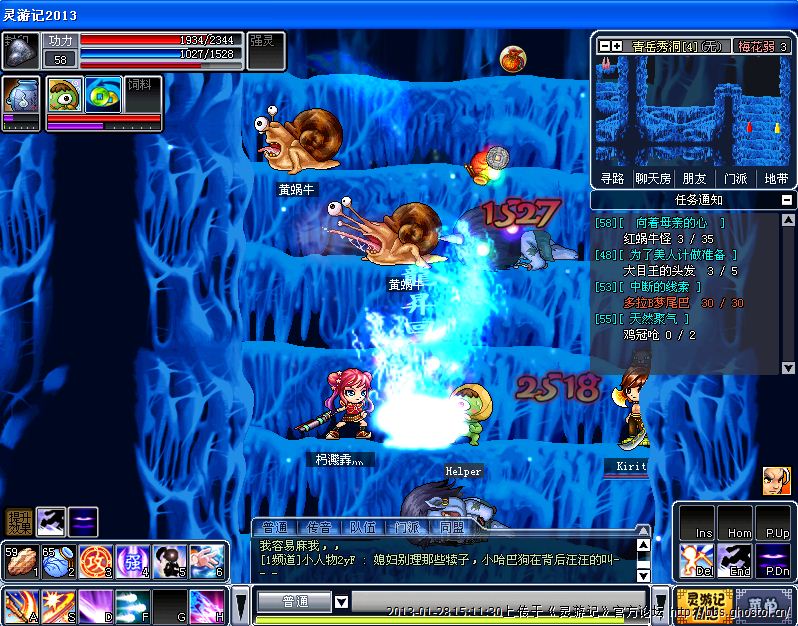Open the 地带 zone button
The height and width of the screenshot is (626, 798).
pyautogui.click(x=776, y=178)
